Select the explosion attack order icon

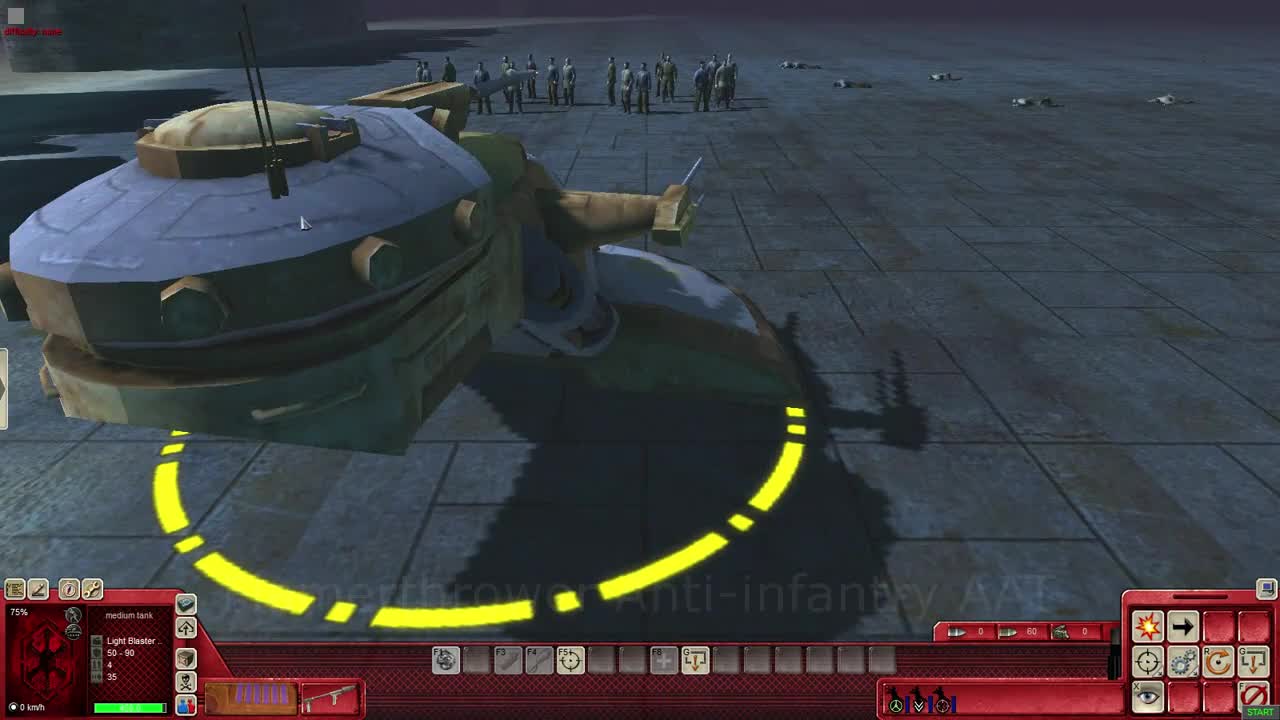tap(1148, 625)
